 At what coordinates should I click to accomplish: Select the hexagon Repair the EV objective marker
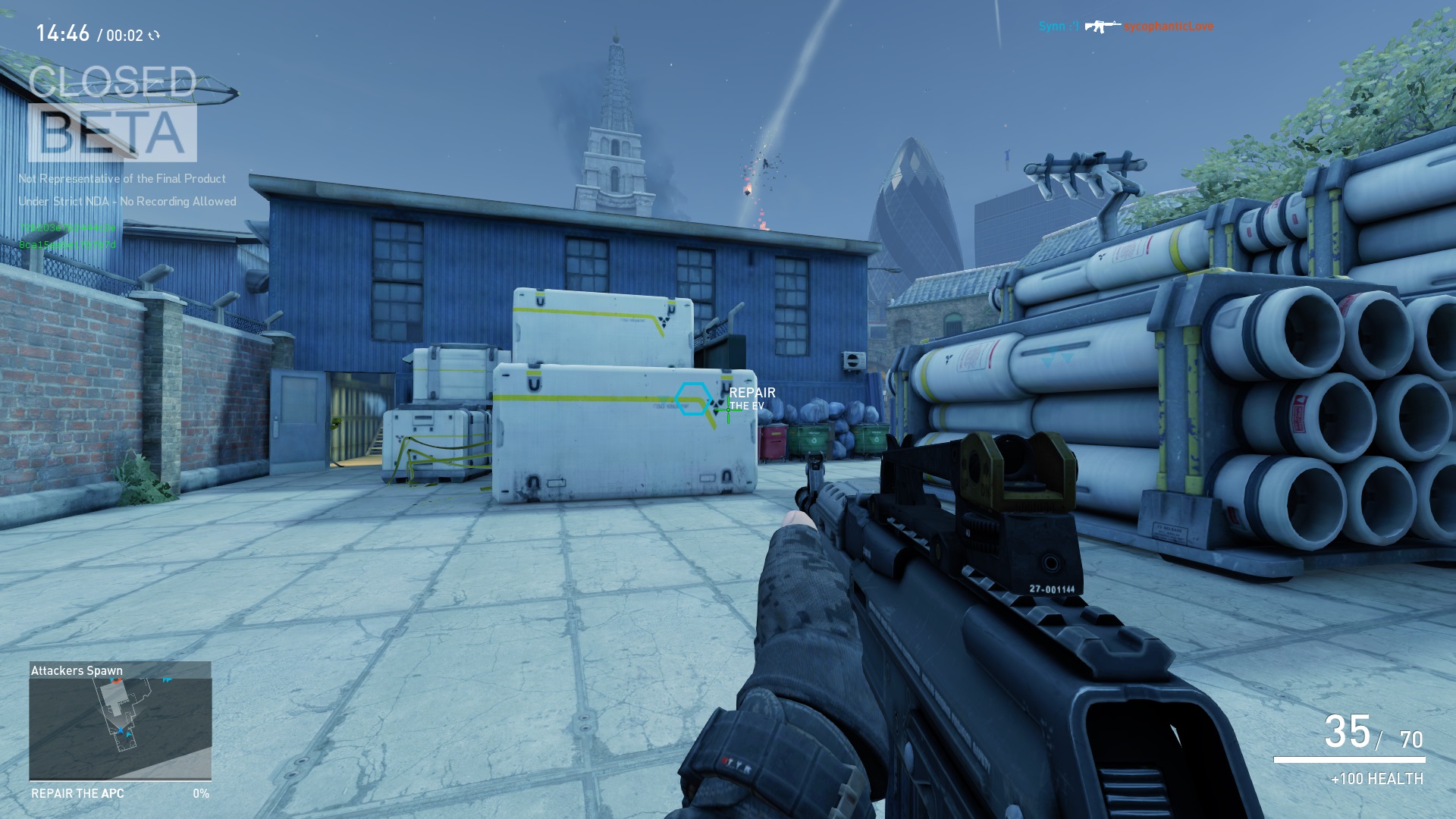[x=692, y=399]
